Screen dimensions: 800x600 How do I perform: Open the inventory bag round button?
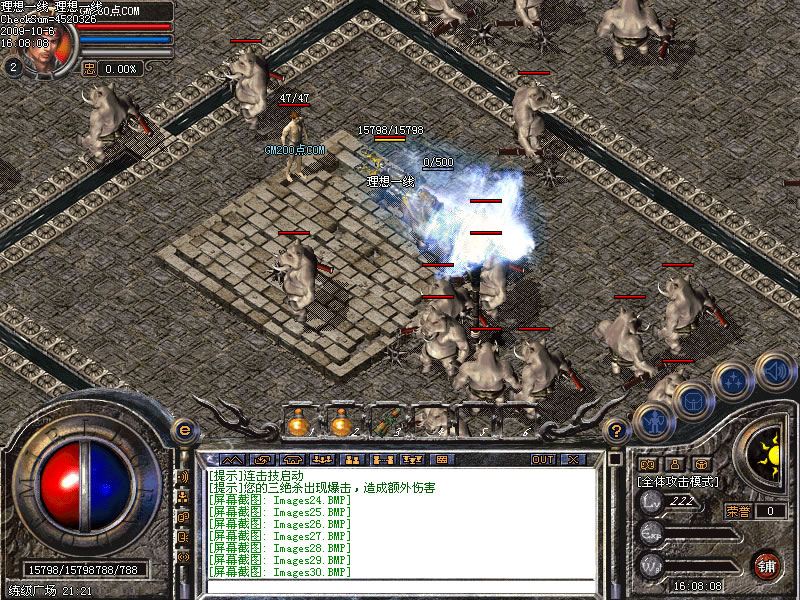pyautogui.click(x=692, y=401)
